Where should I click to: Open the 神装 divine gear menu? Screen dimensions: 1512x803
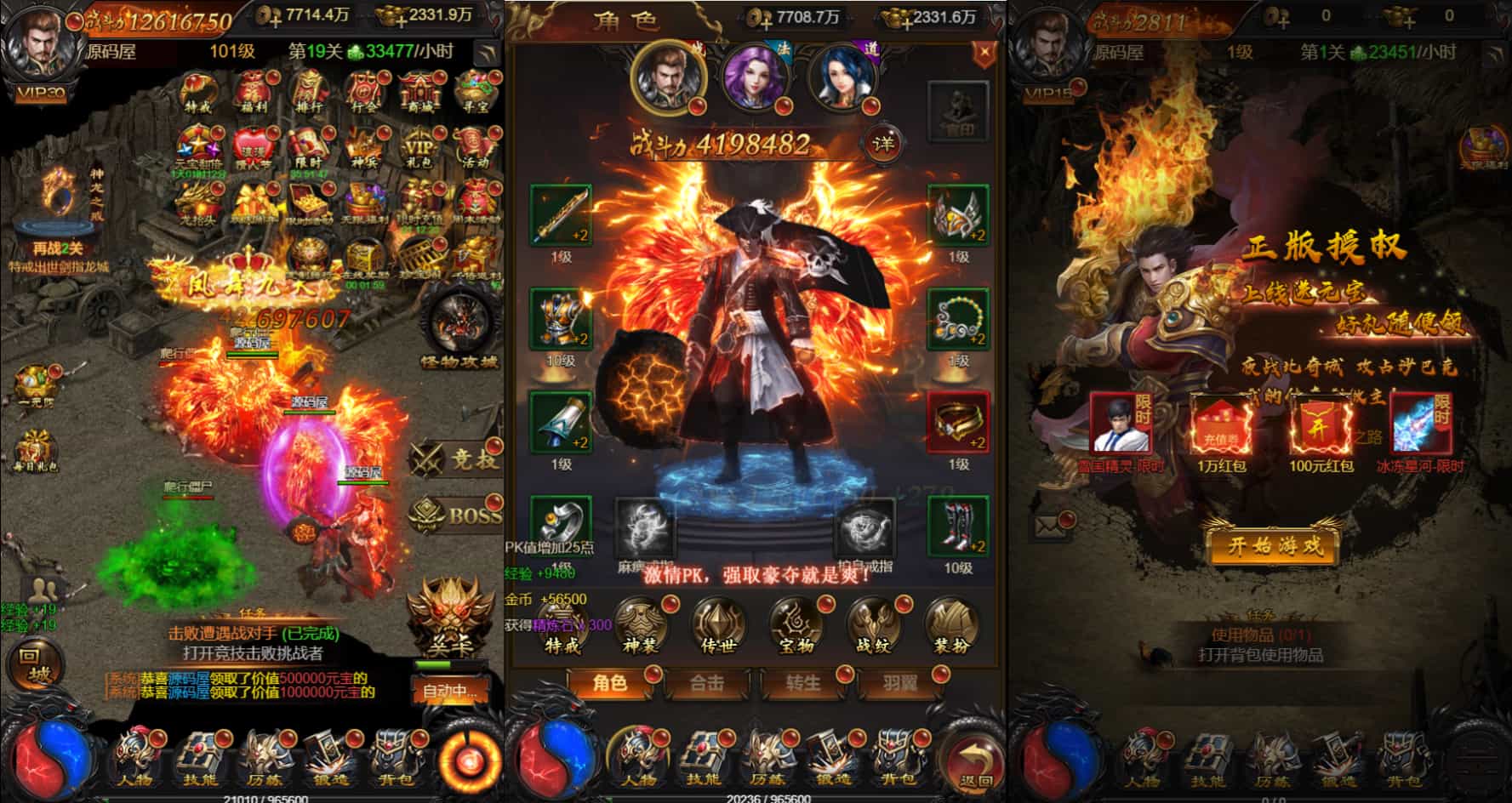(x=641, y=625)
